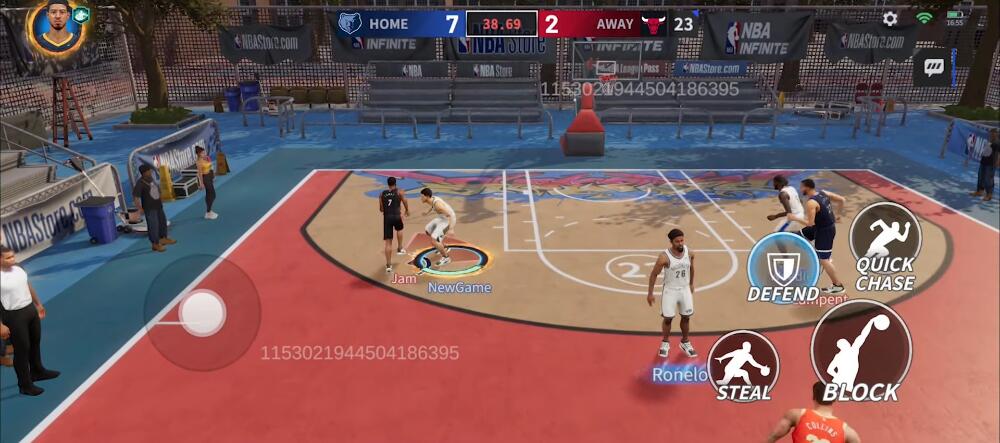Activate the STEAL button
The height and width of the screenshot is (443, 1000).
[743, 365]
